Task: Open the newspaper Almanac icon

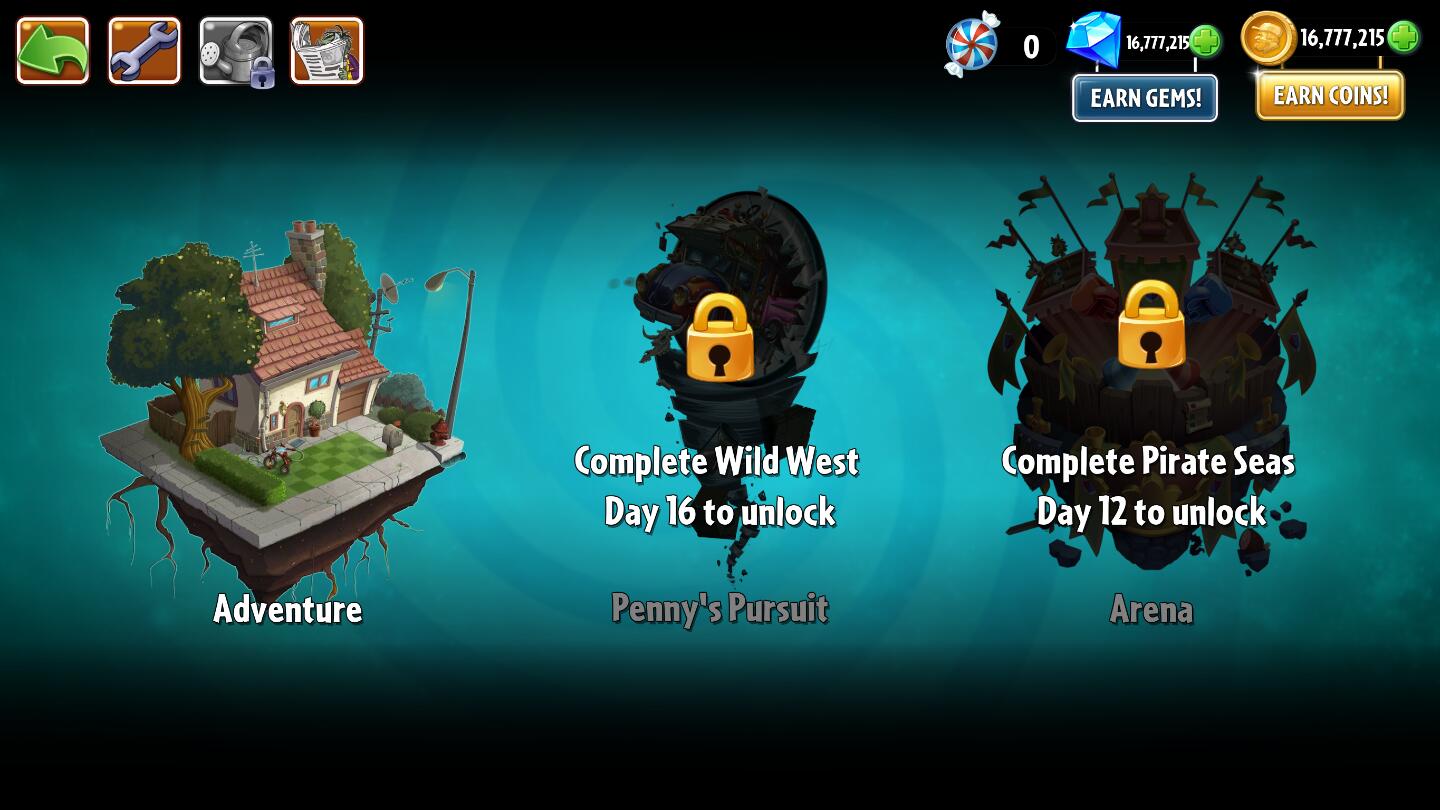Action: [326, 48]
